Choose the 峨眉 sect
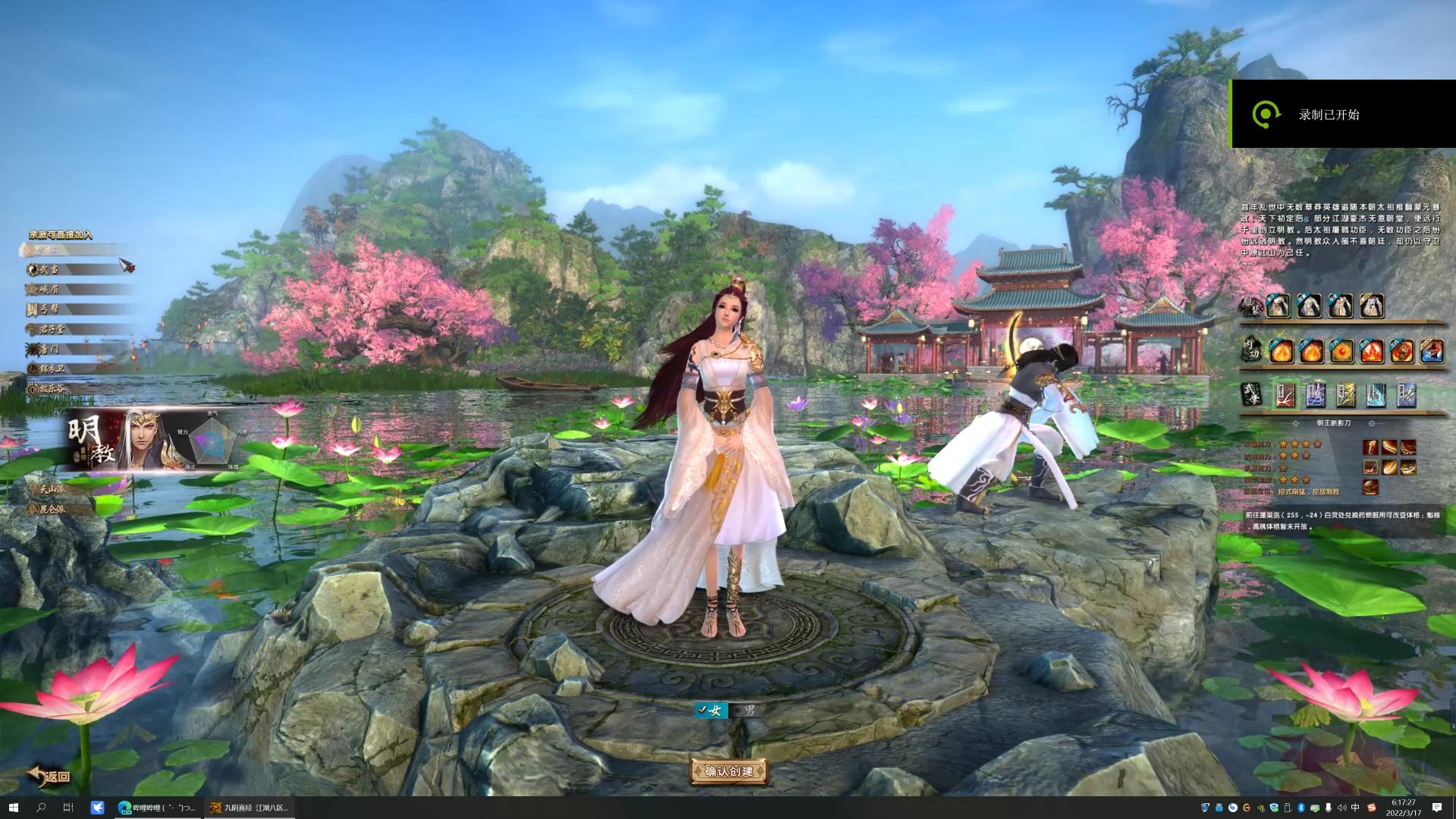The height and width of the screenshot is (819, 1456). tap(50, 289)
